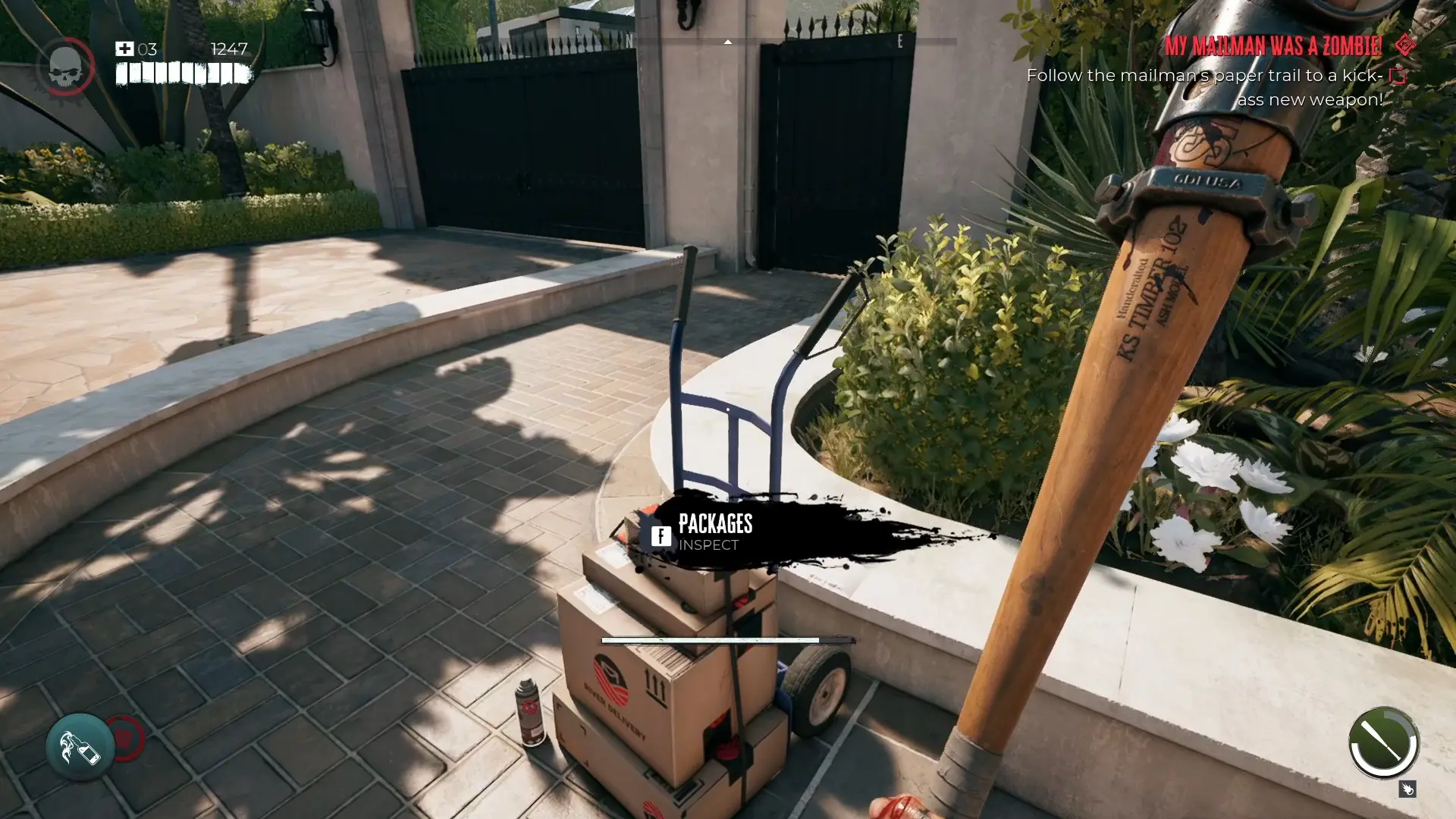Click the quest tracking icon beside the objective text
1456x819 pixels.
click(x=1396, y=75)
